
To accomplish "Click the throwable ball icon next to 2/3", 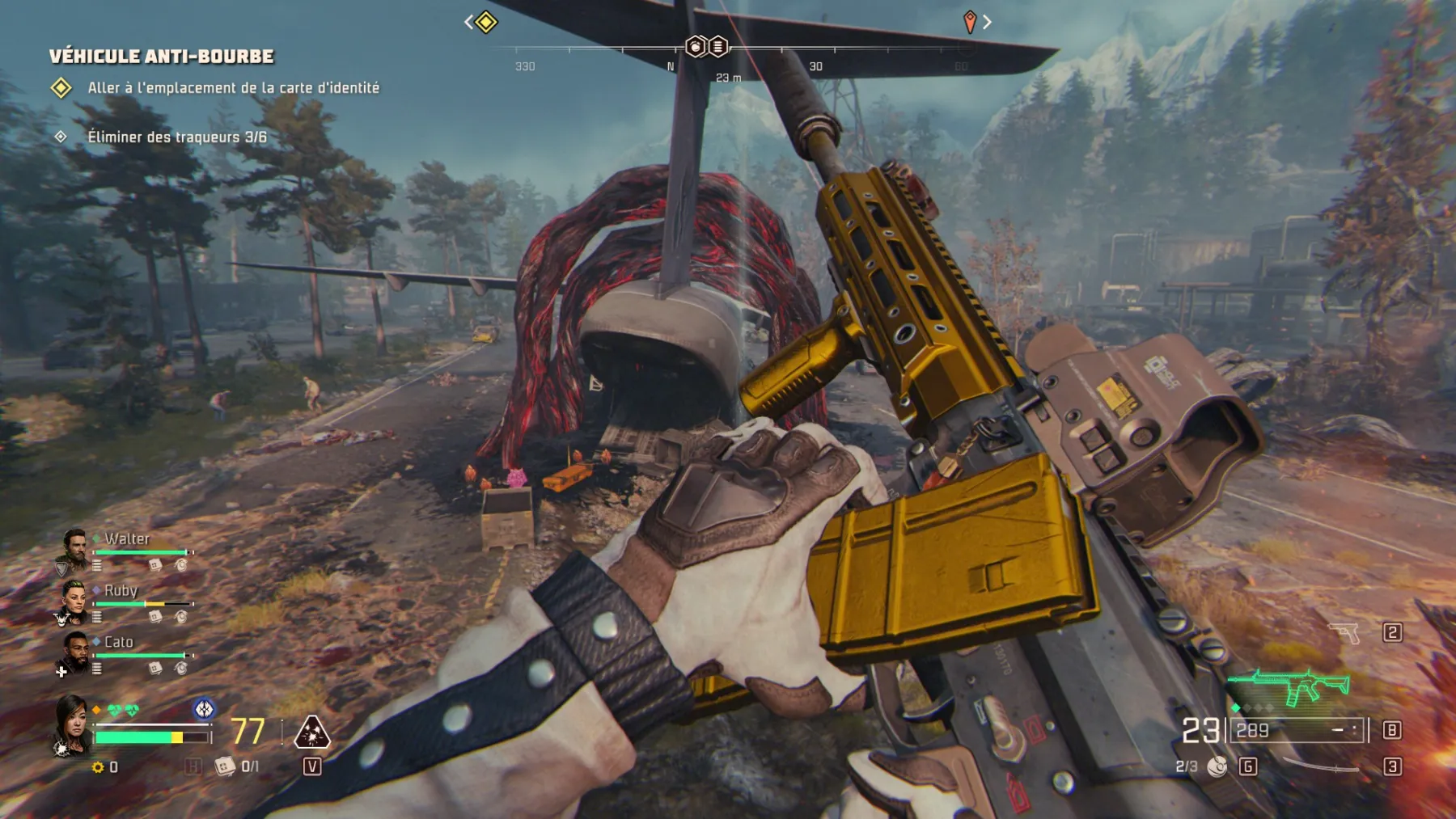I will pos(1218,767).
